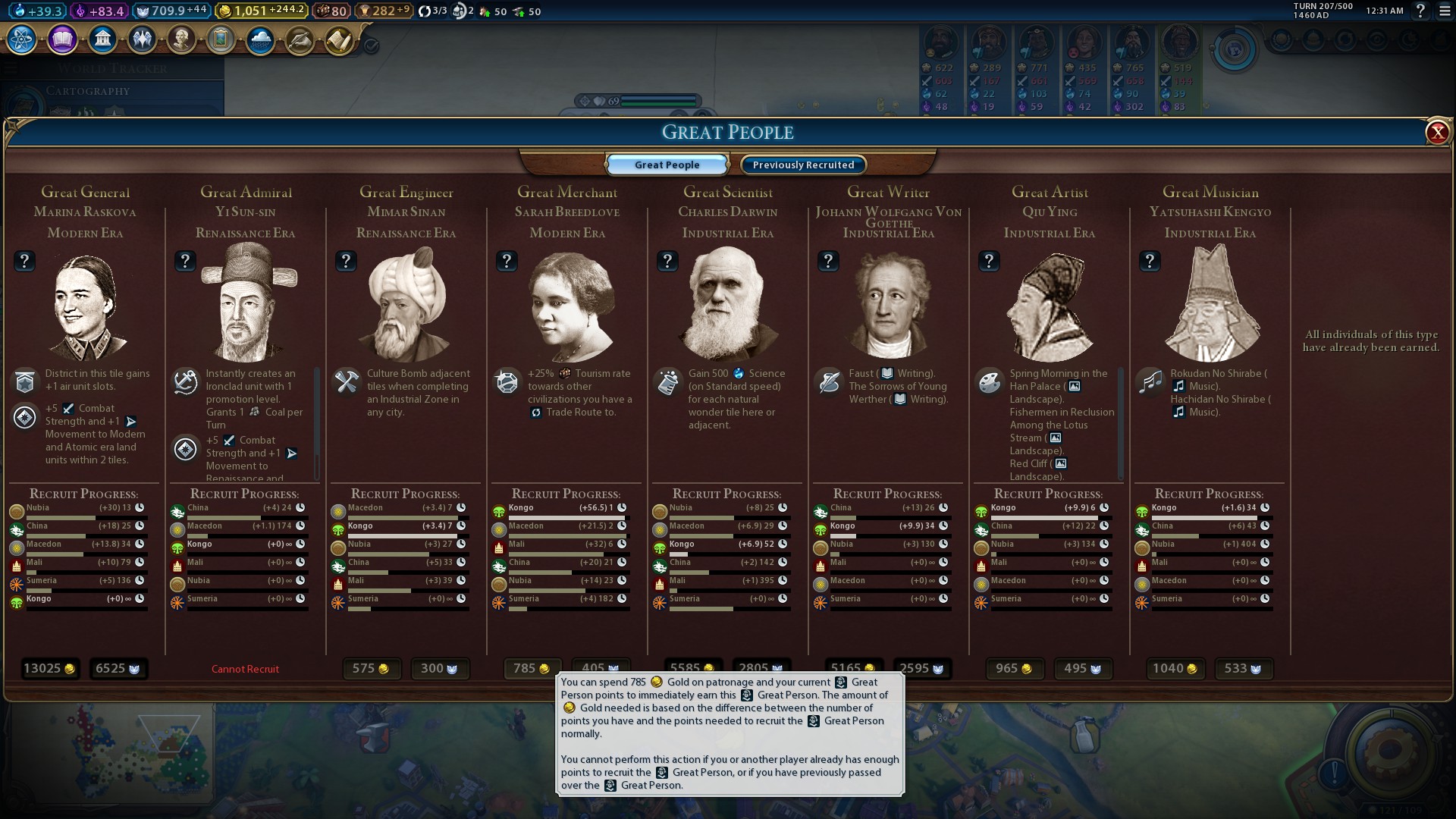The width and height of the screenshot is (1456, 819).
Task: Patronize Qiu Ying for 965 gold
Action: pos(1014,669)
